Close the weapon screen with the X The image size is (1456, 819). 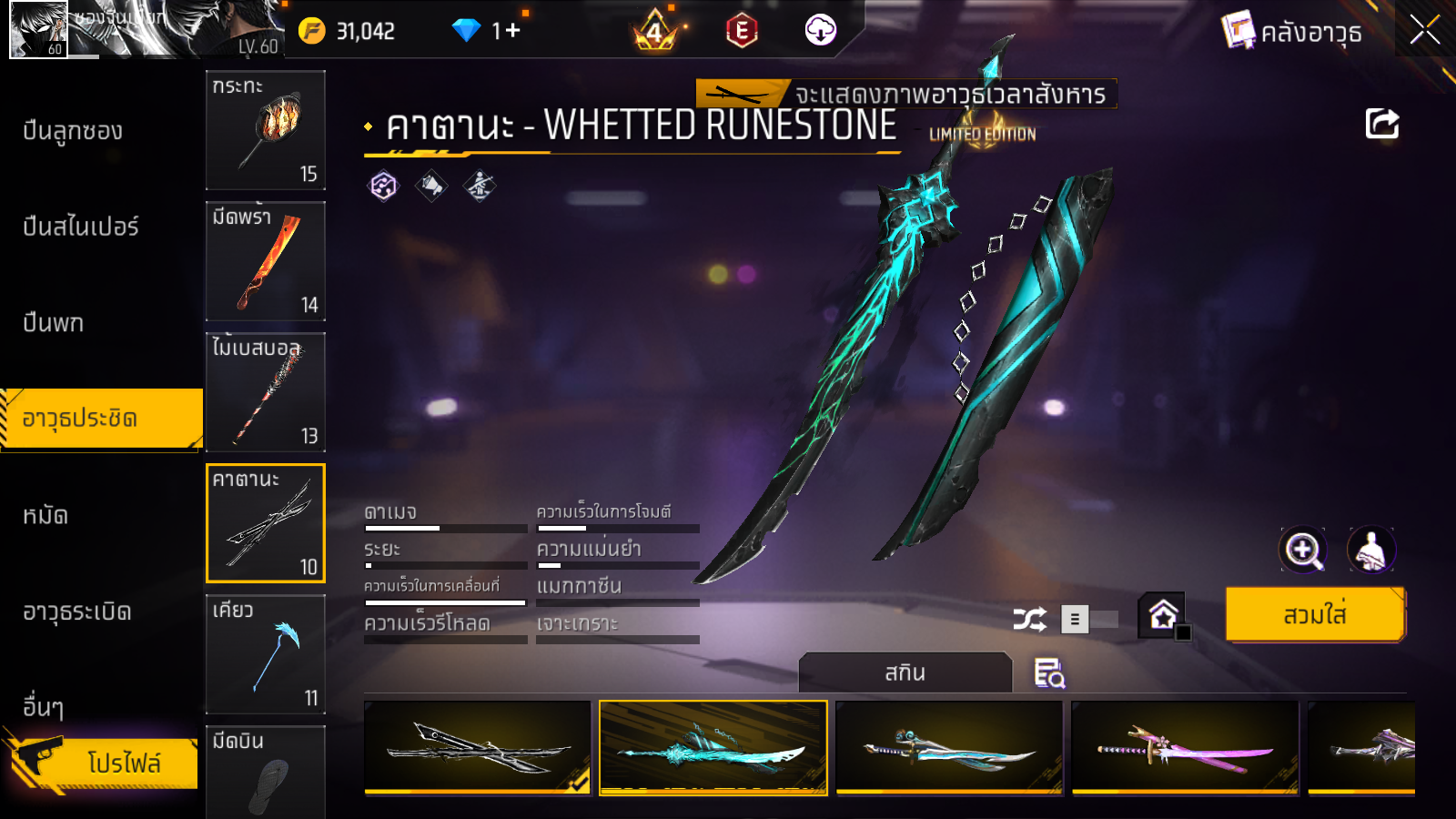(1424, 30)
